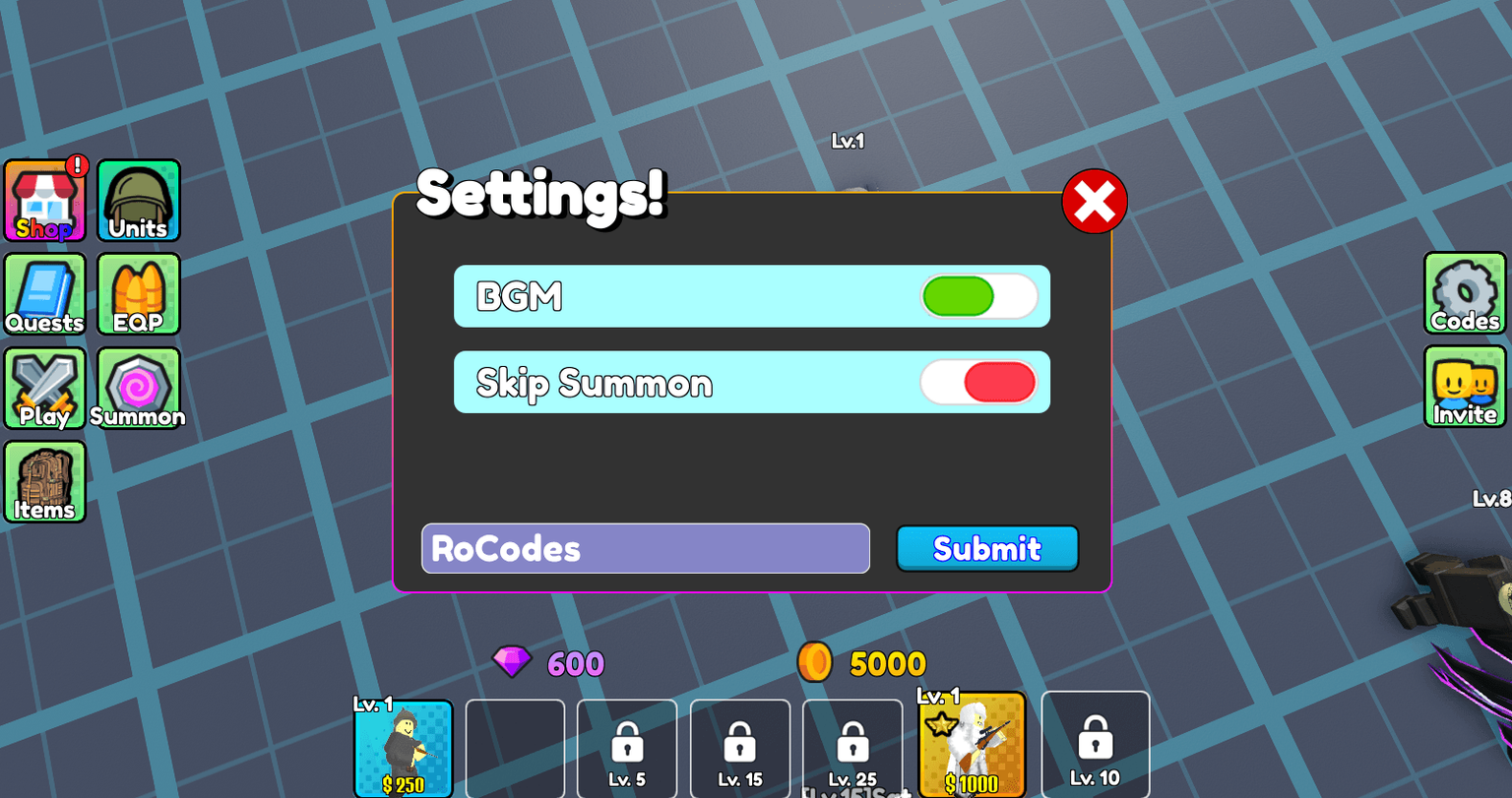Viewport: 1512px width, 798px height.
Task: Open the Codes gear menu
Action: pos(1464,293)
